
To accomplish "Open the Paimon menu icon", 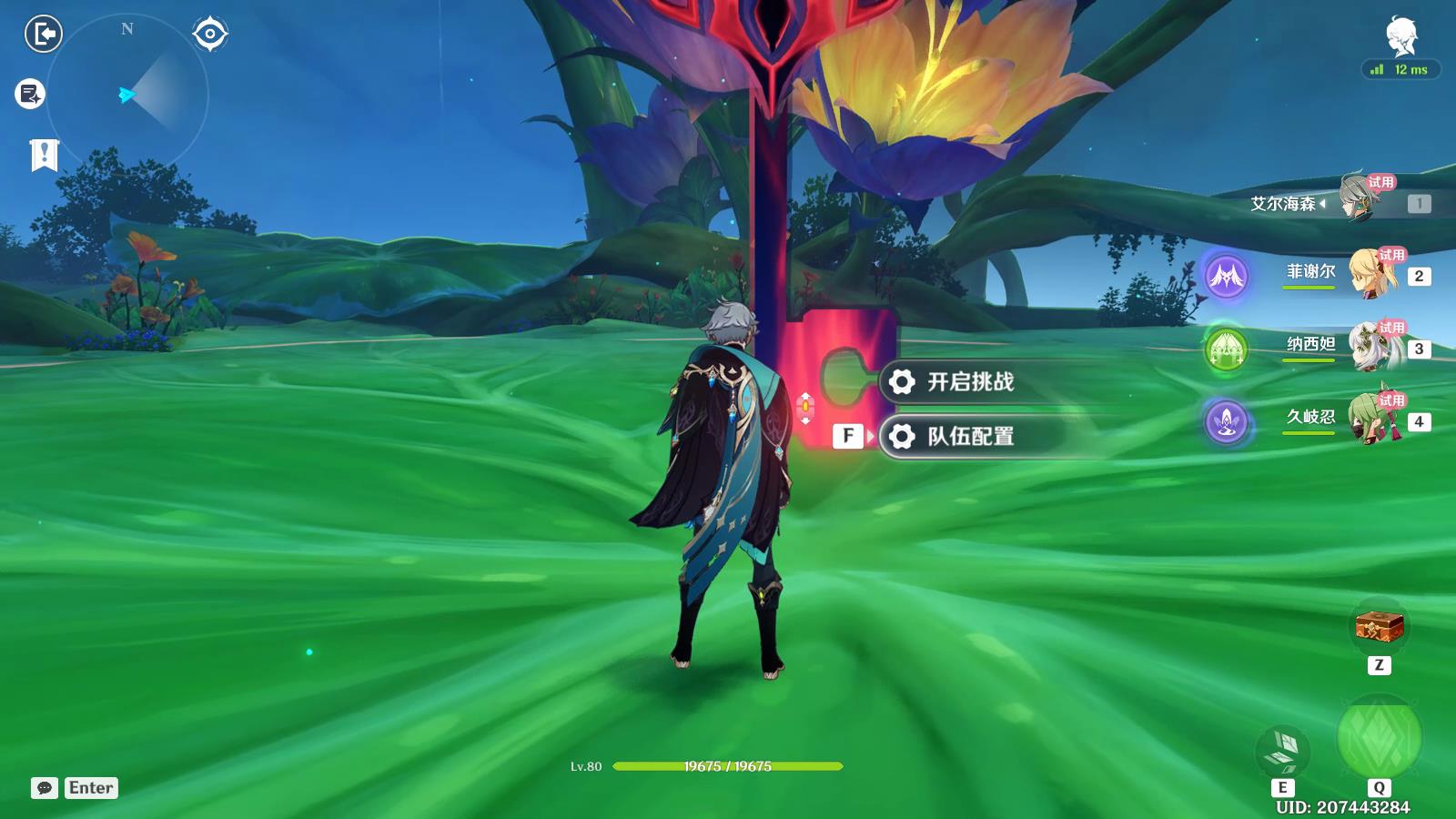I will click(x=1401, y=36).
